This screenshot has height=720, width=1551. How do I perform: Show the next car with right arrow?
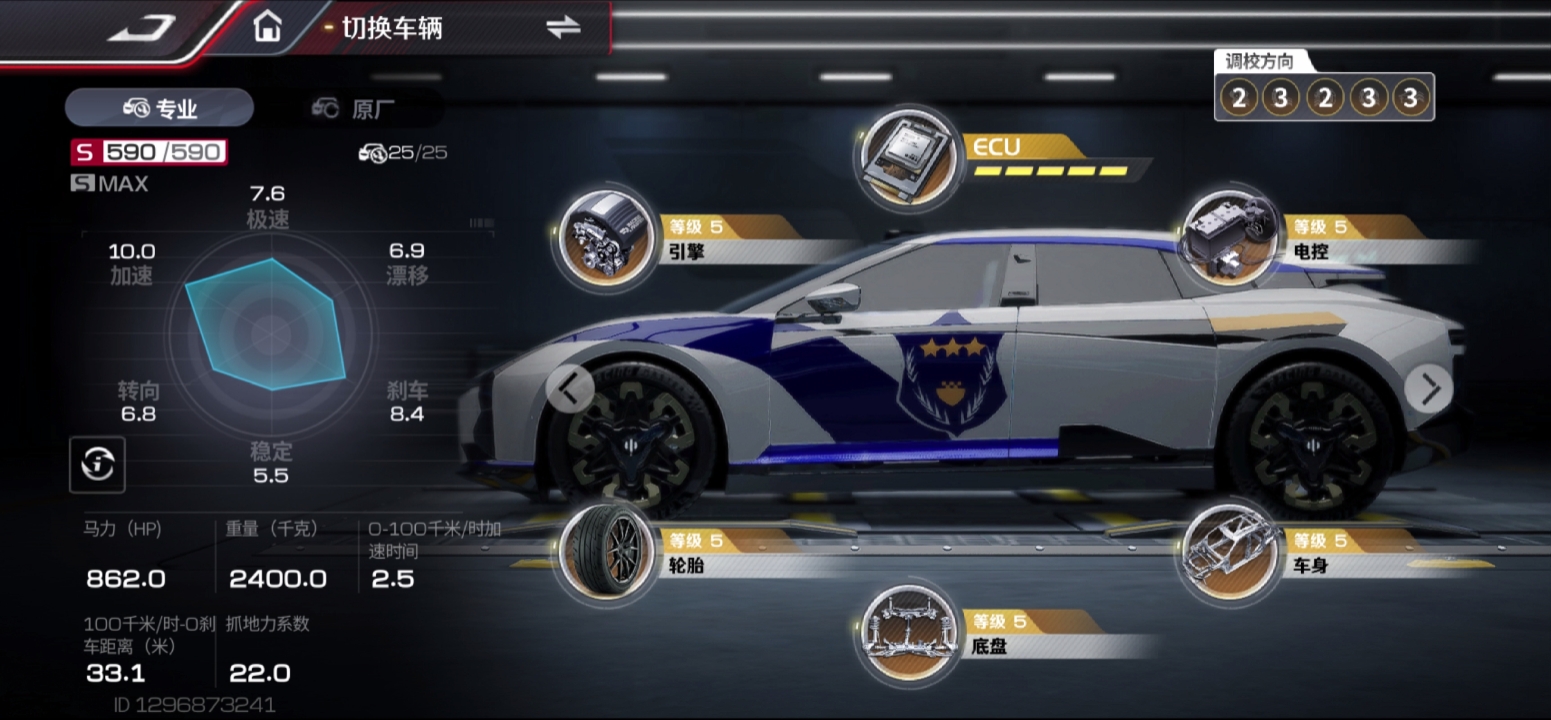[x=1428, y=389]
